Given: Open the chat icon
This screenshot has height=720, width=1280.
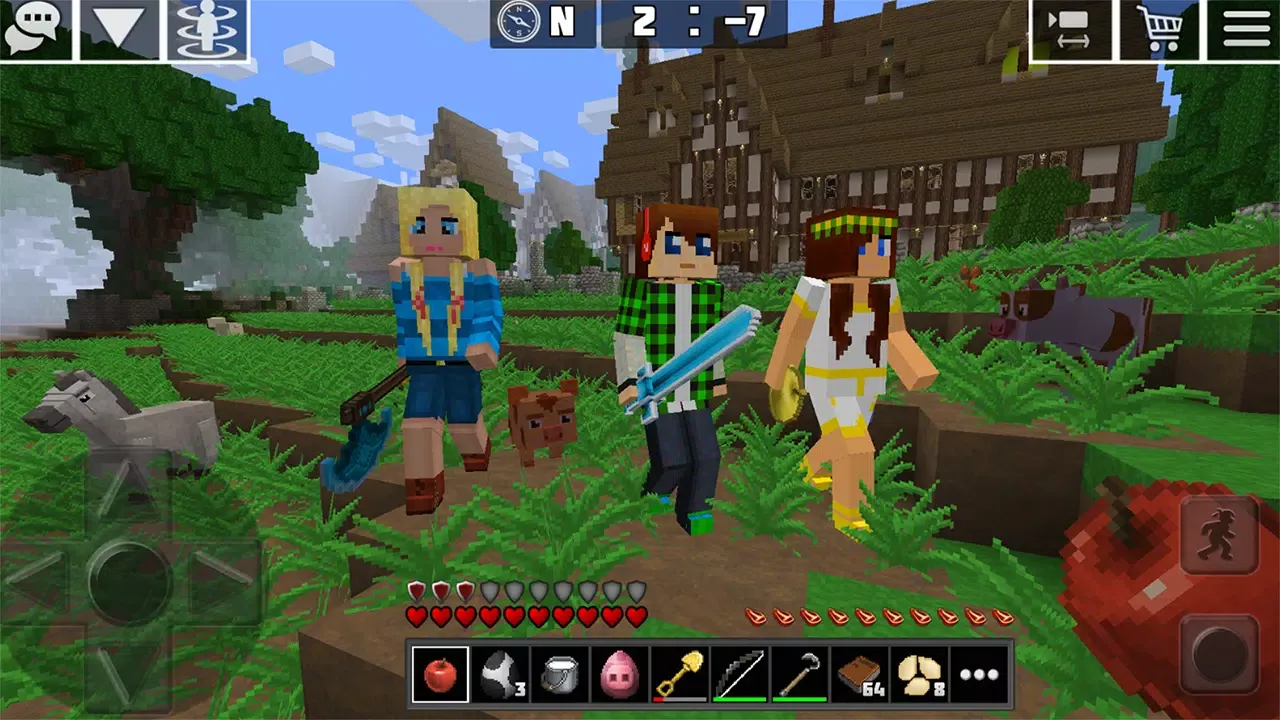Looking at the screenshot, I should pyautogui.click(x=35, y=27).
